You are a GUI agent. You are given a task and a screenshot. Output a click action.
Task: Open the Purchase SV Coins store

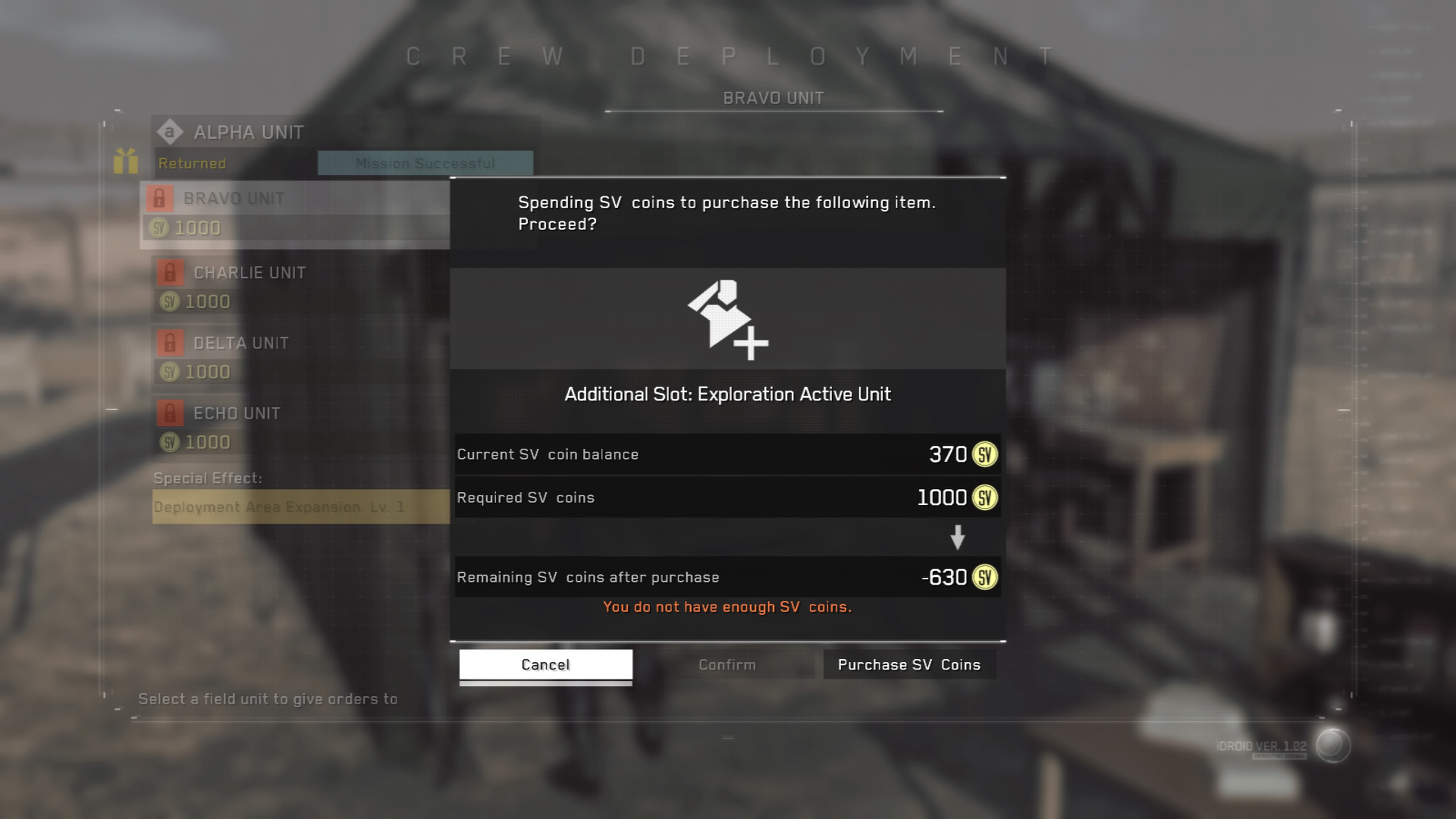click(909, 665)
